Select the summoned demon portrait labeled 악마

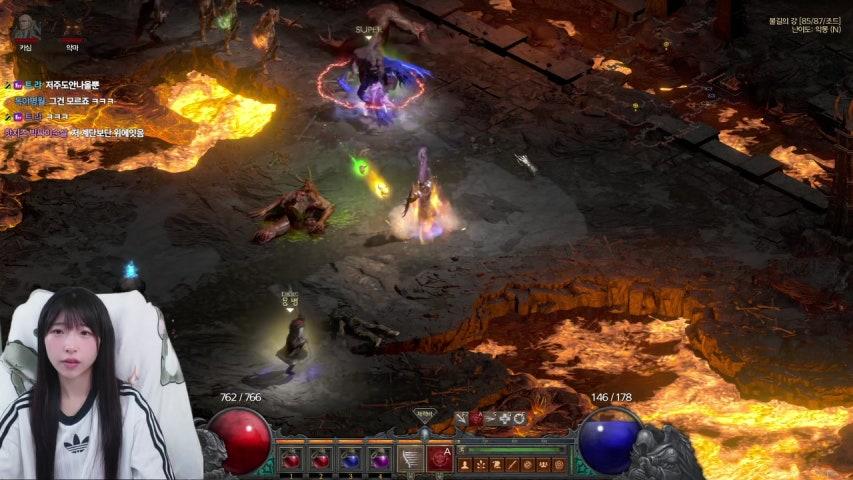[72, 30]
